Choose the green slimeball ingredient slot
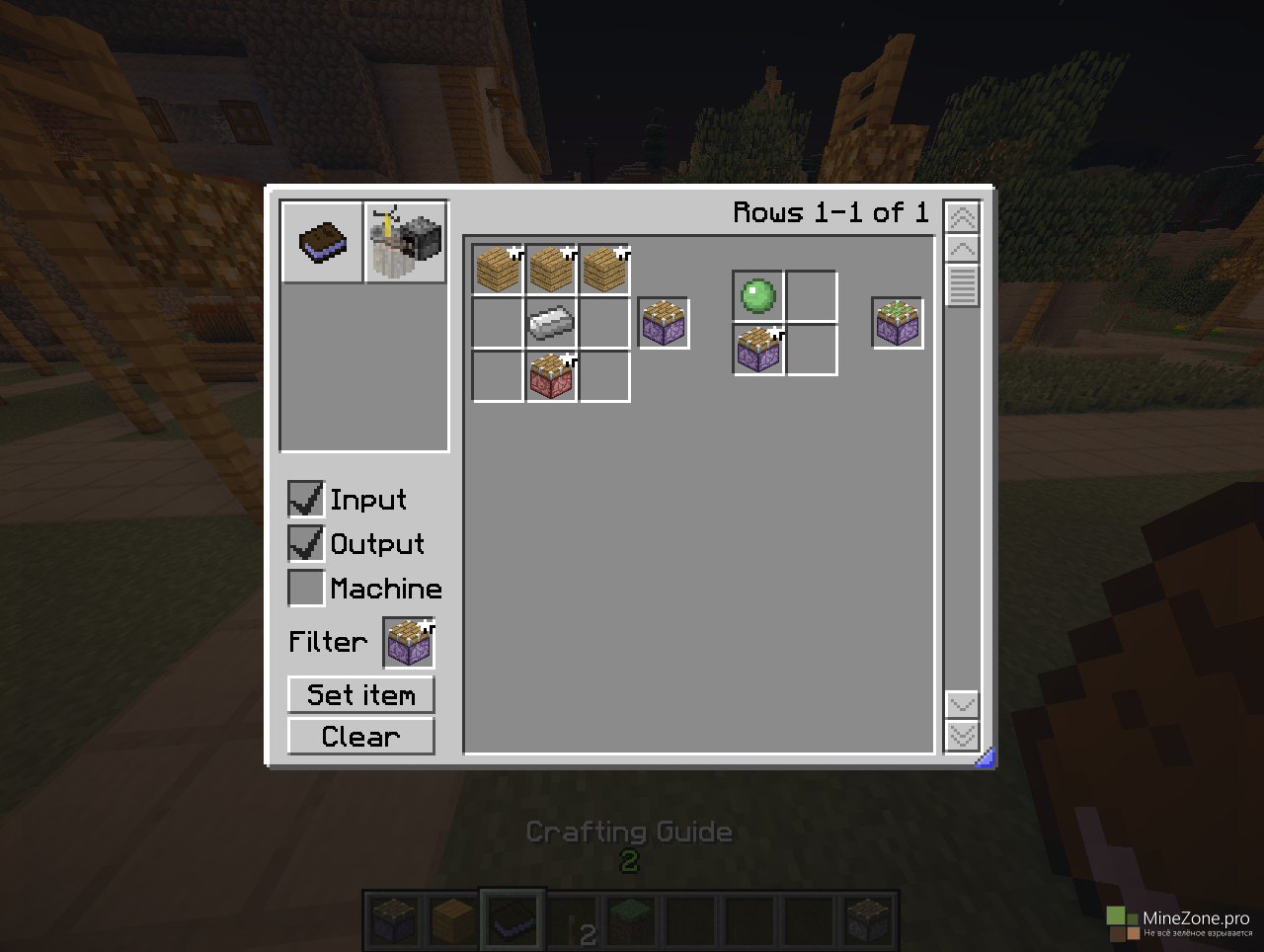This screenshot has width=1264, height=952. coord(758,296)
